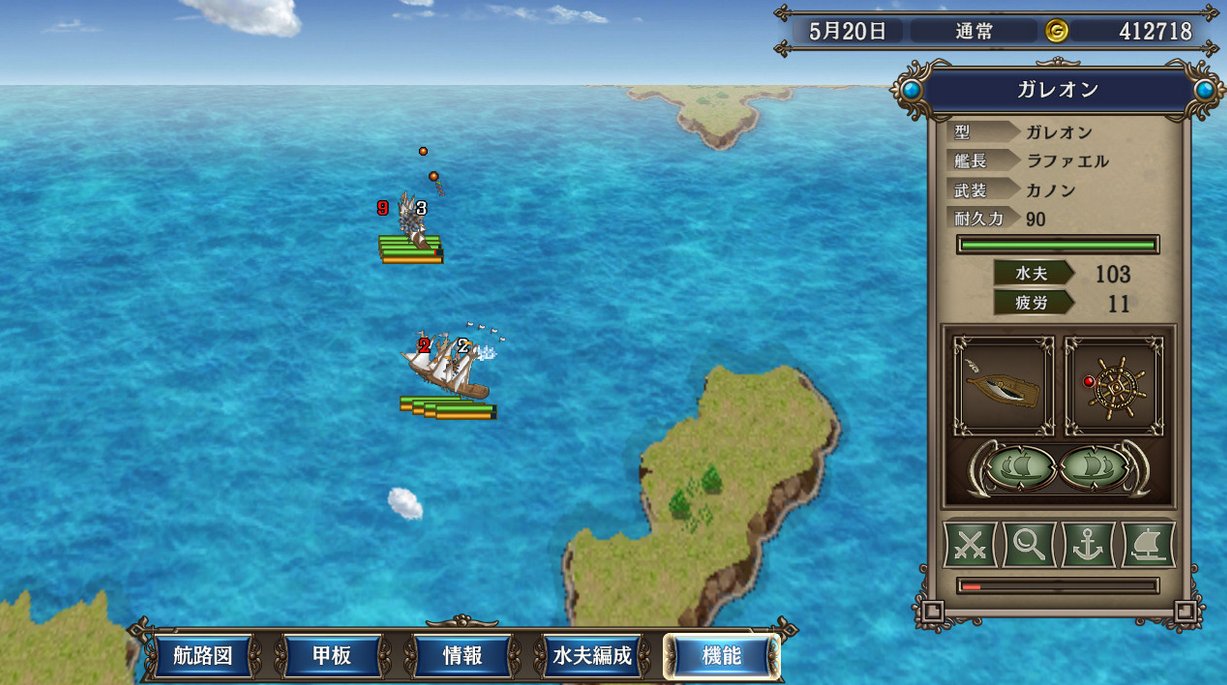This screenshot has width=1227, height=685.
Task: Click the sailing ship silhouette button
Action: pyautogui.click(x=1148, y=545)
